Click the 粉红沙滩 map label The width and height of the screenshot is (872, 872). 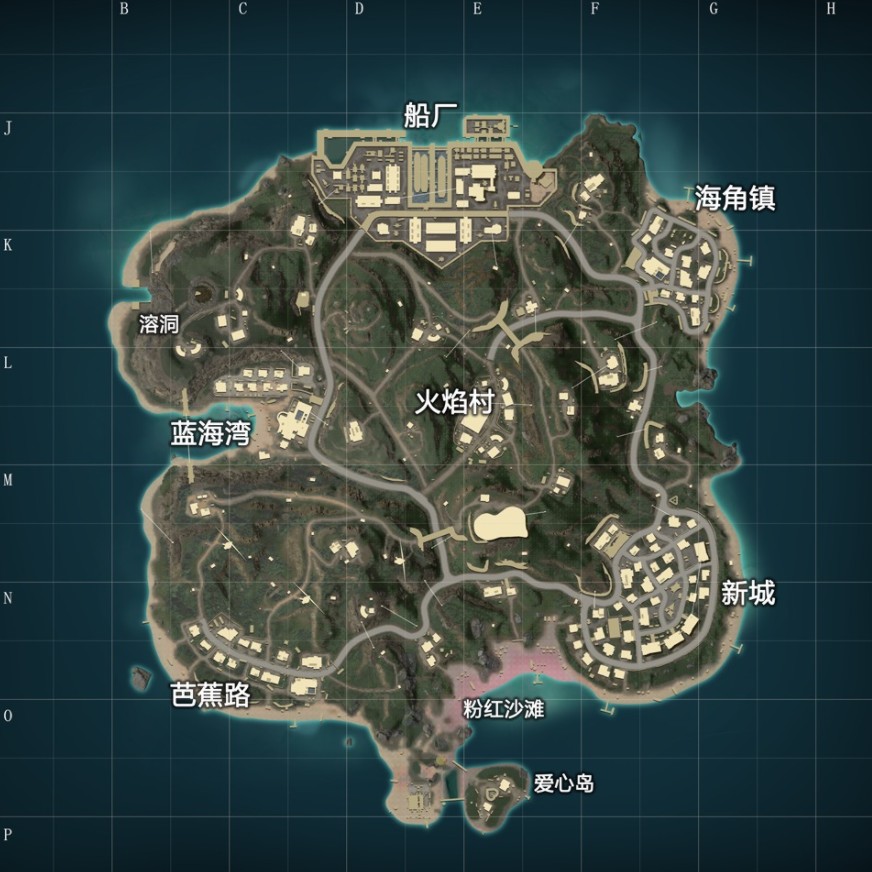tap(504, 709)
